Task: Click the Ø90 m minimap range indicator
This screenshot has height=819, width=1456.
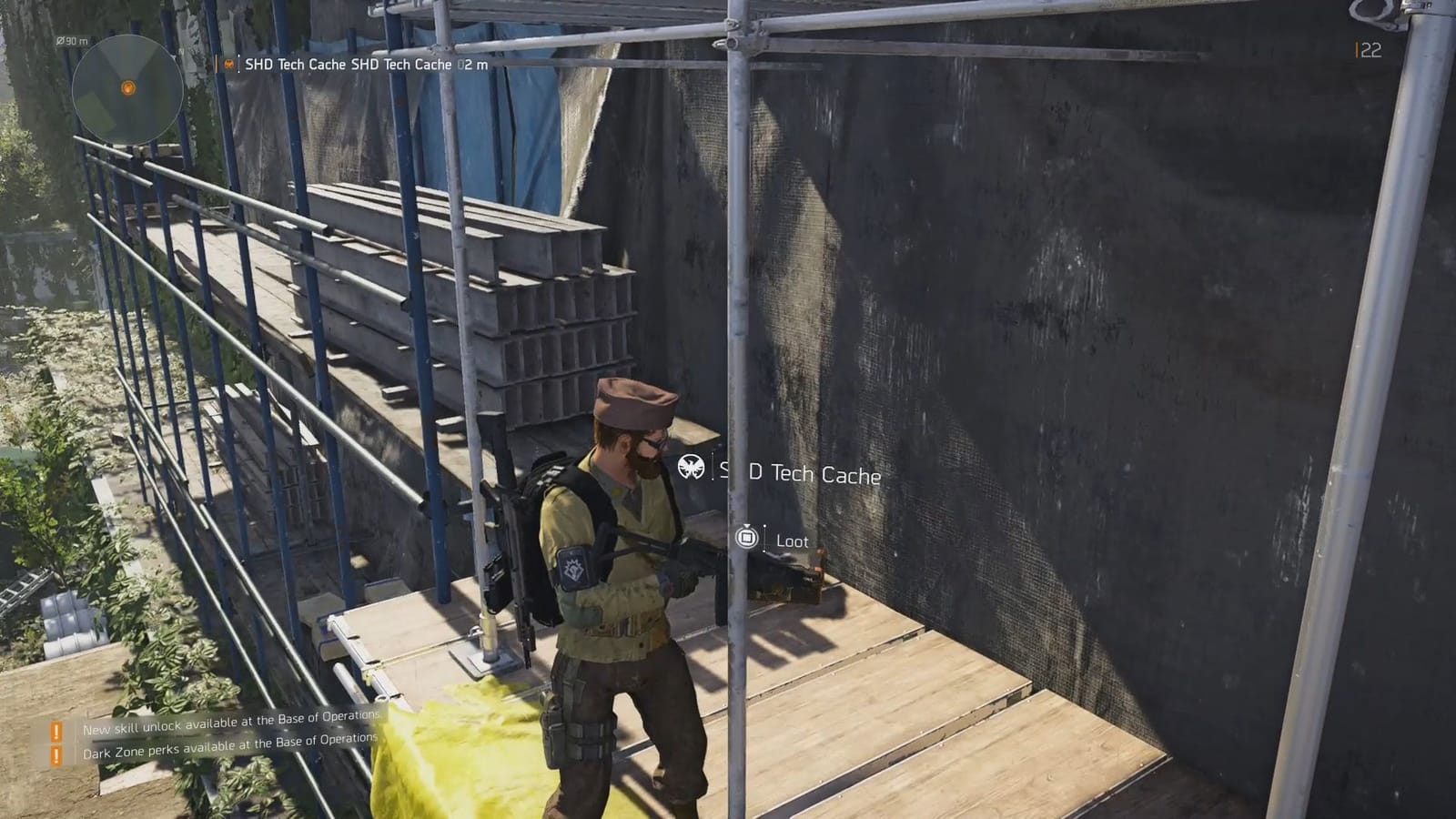Action: point(73,41)
